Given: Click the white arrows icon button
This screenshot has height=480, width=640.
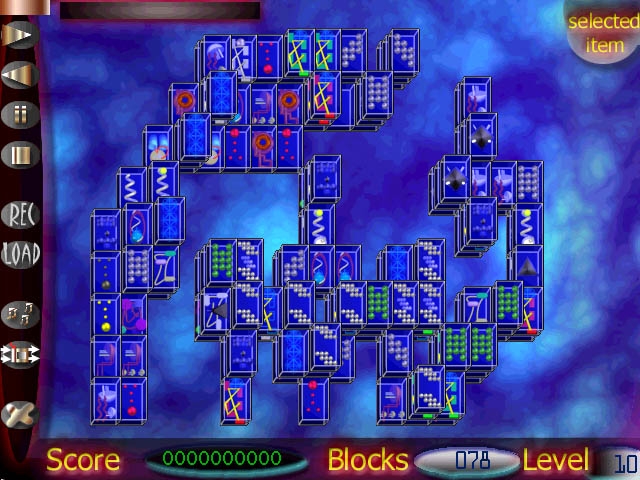Looking at the screenshot, I should [x=20, y=355].
